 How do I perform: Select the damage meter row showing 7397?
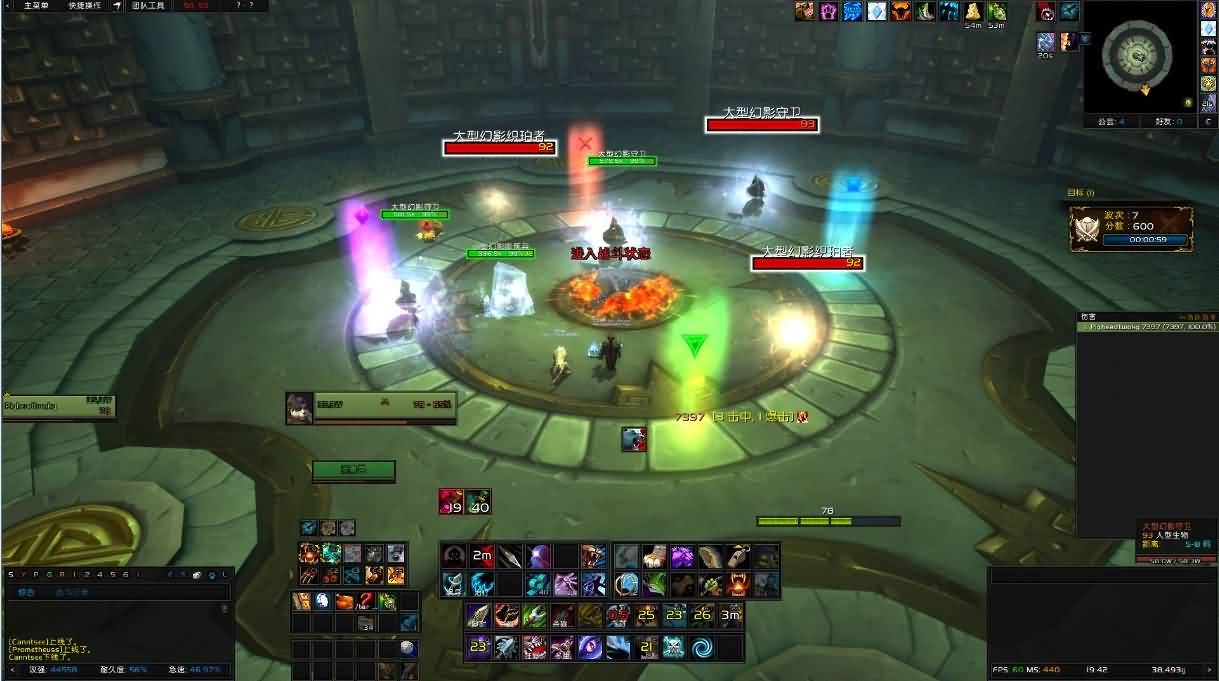point(1146,326)
